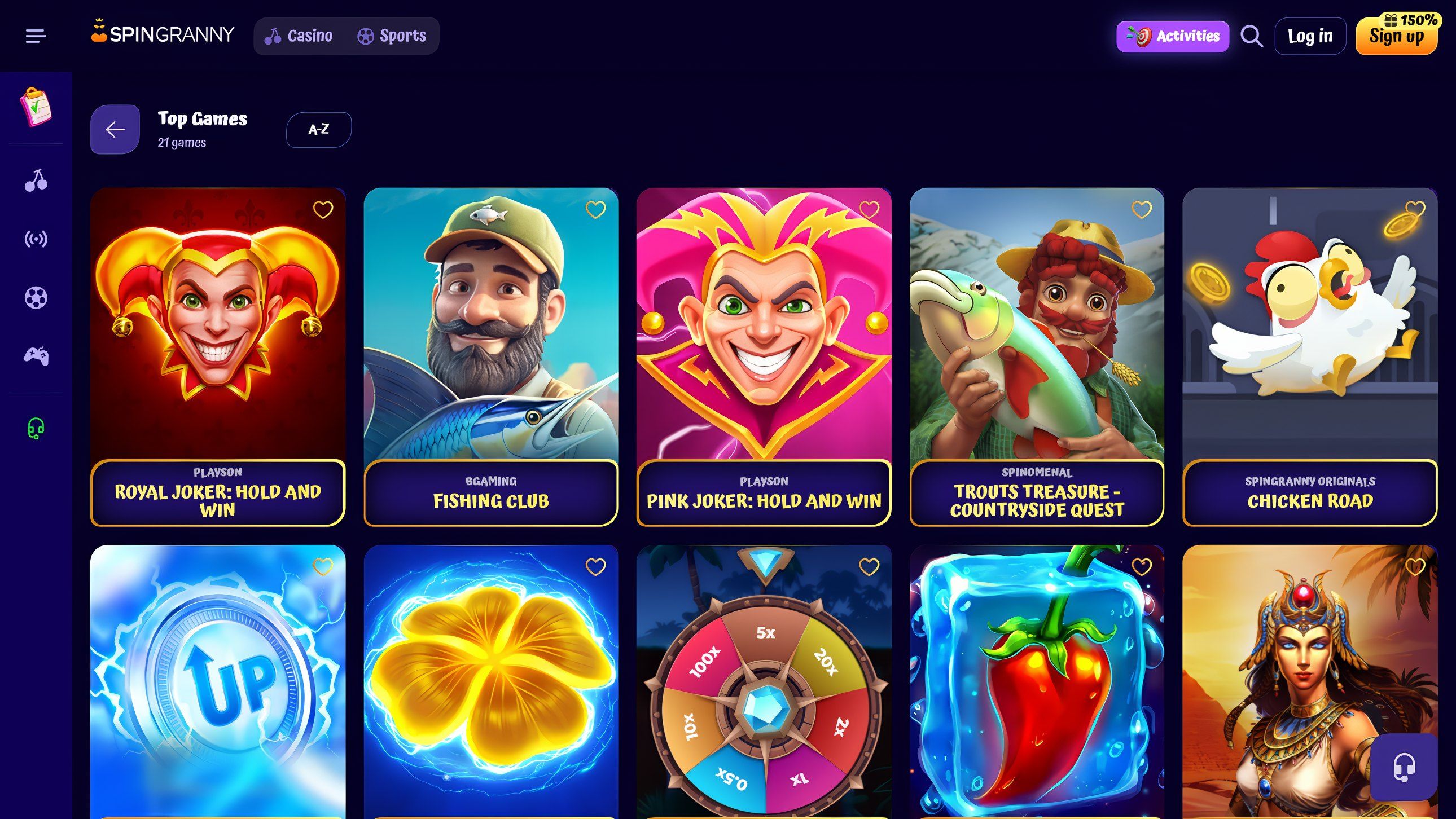Favorite Royal Joker: Hold and Win
This screenshot has height=819, width=1456.
pyautogui.click(x=323, y=210)
